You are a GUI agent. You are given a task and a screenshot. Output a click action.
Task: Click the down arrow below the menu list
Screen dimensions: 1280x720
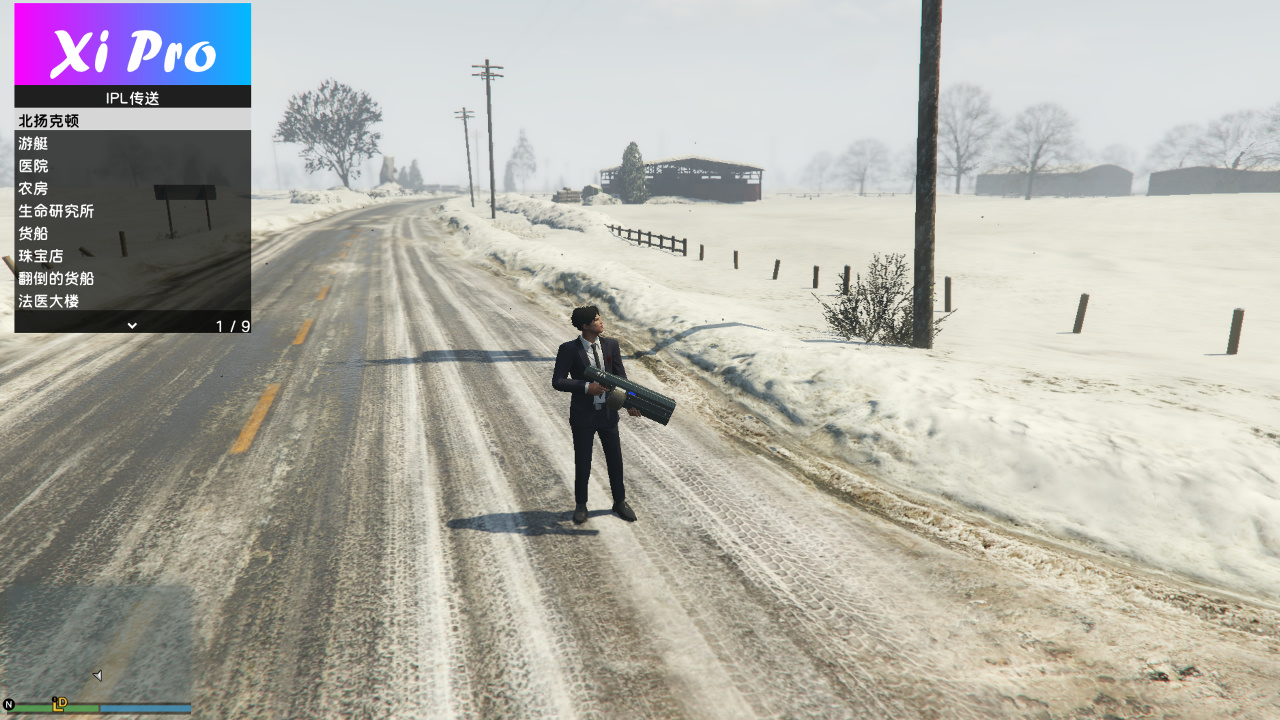pyautogui.click(x=132, y=325)
